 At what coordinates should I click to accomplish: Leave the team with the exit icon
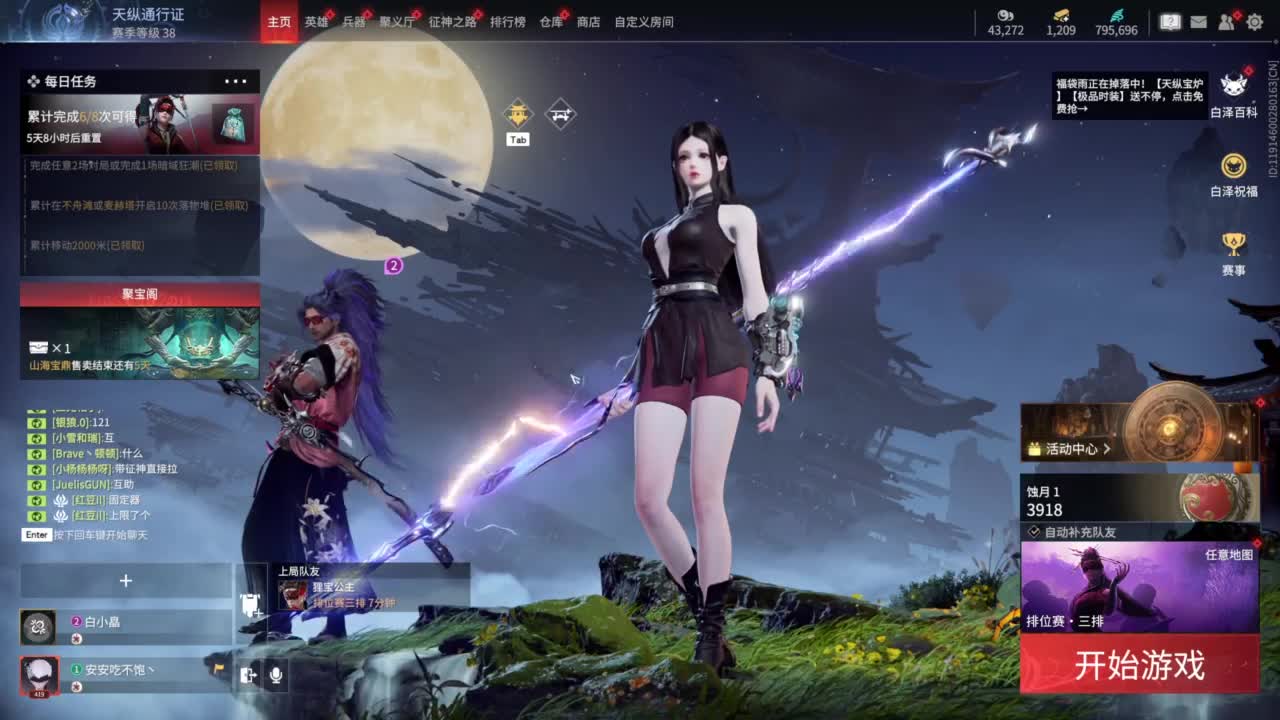tap(248, 675)
